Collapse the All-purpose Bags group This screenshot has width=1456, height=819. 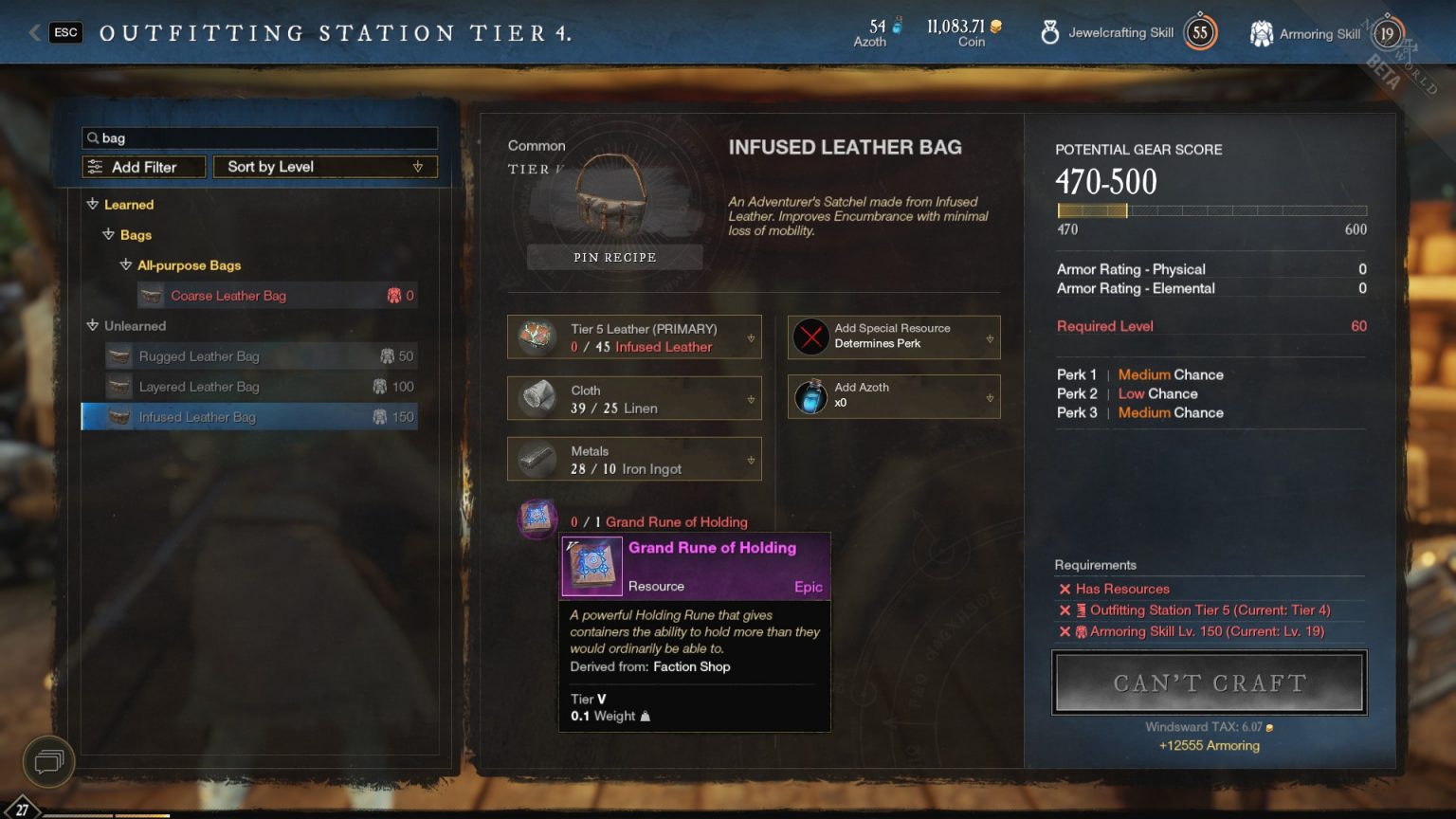(x=126, y=265)
